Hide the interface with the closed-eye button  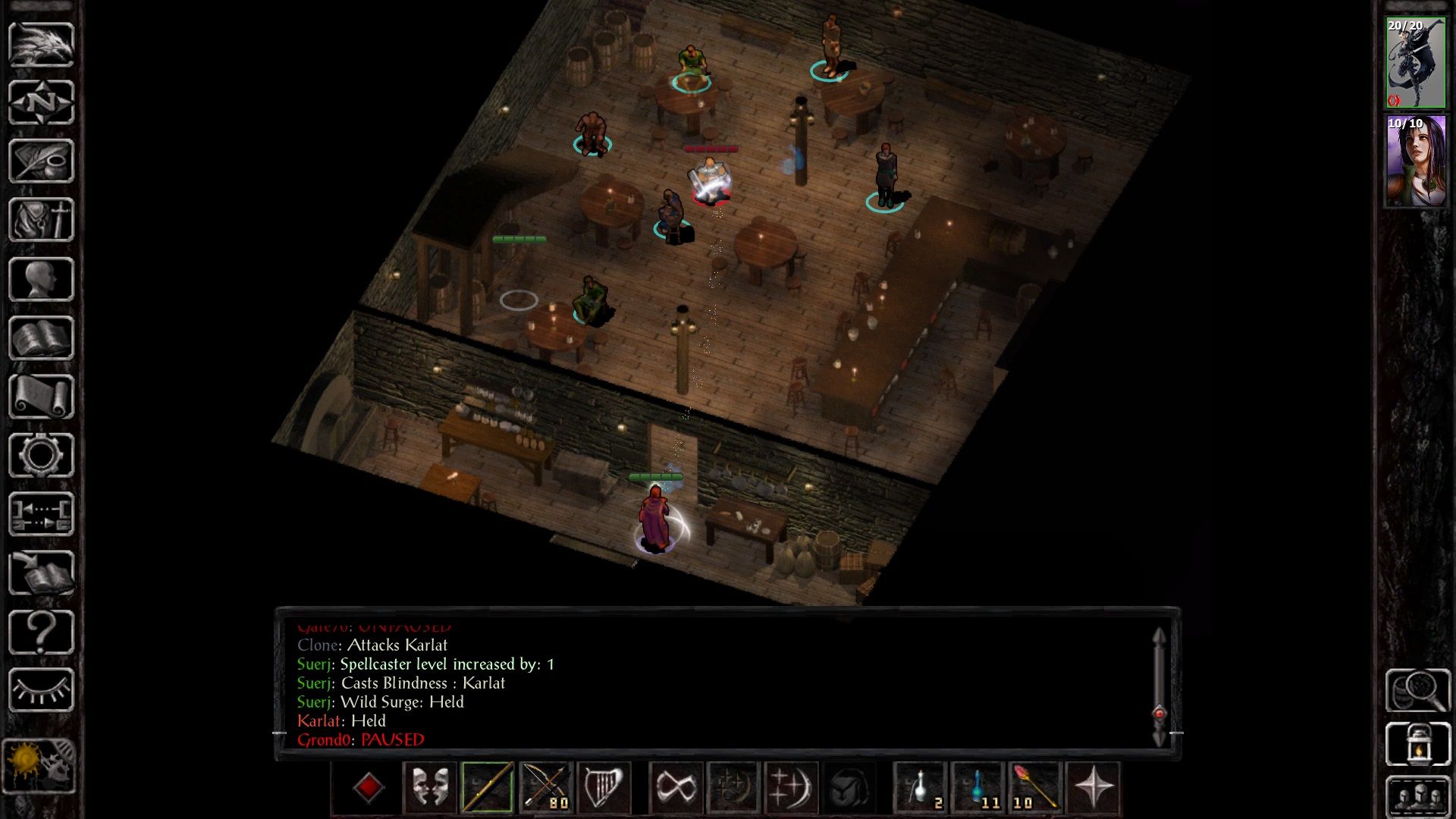41,690
